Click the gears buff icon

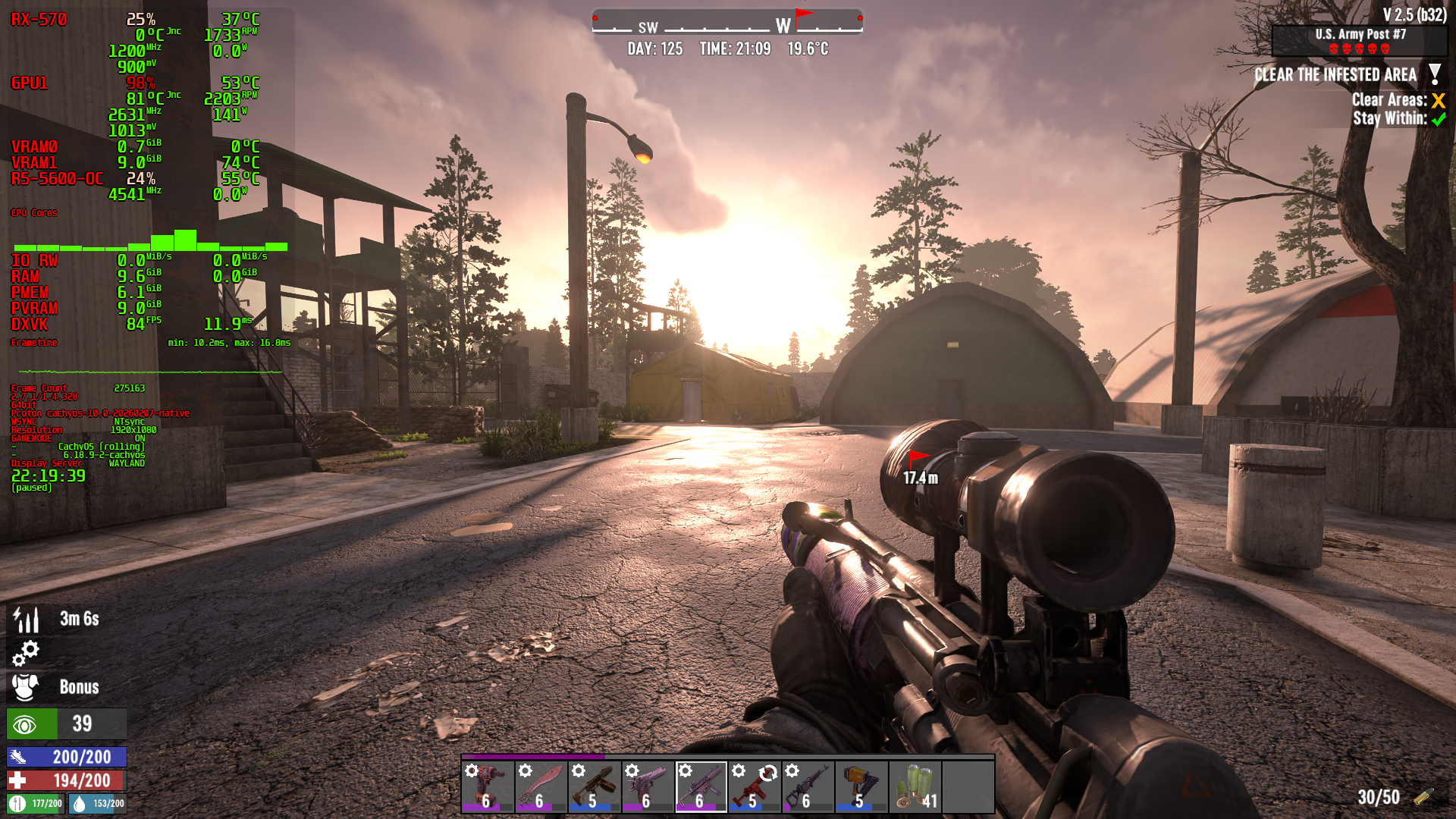pos(26,653)
